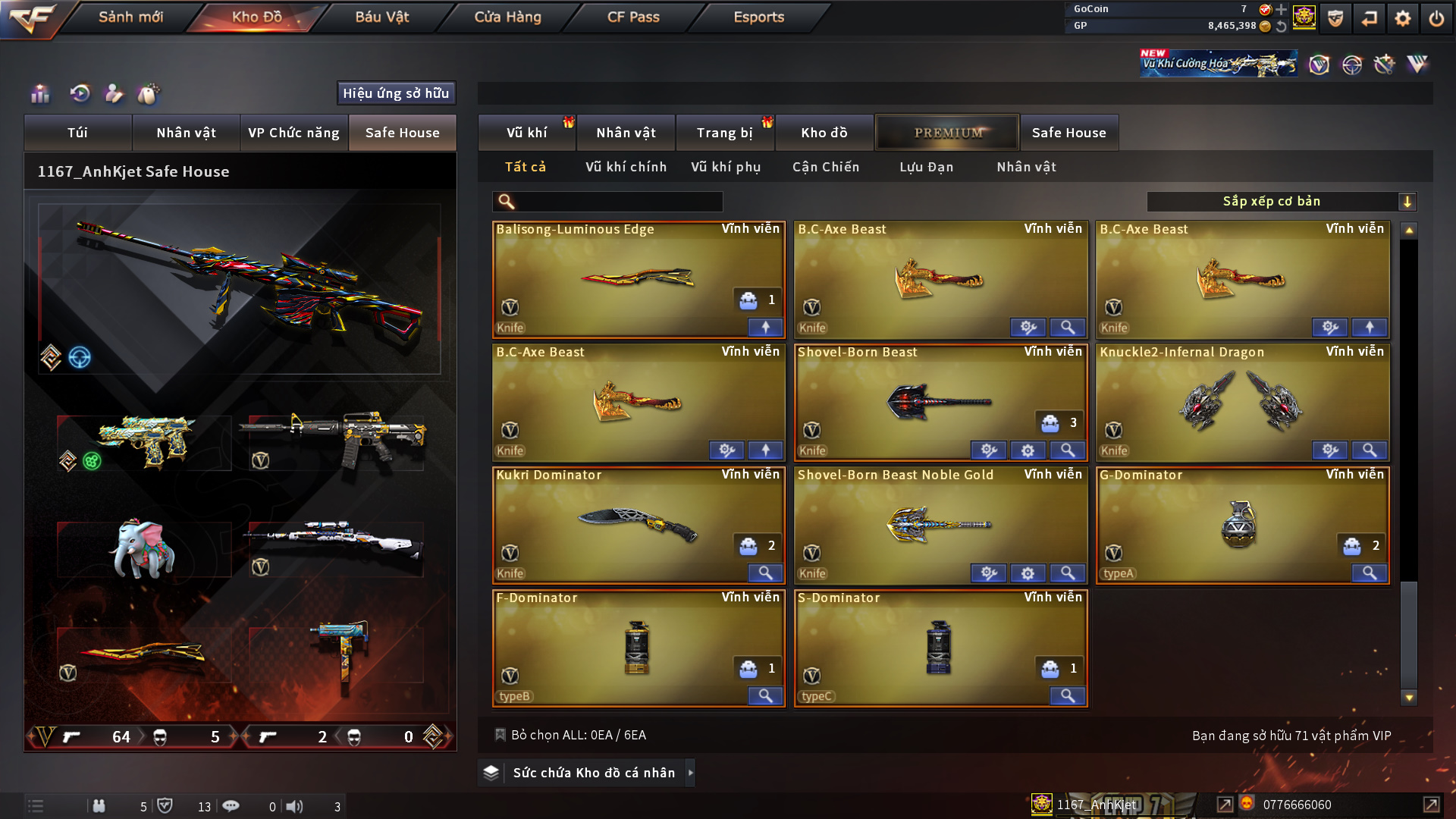Select the VP Chức năng tab

[x=293, y=133]
